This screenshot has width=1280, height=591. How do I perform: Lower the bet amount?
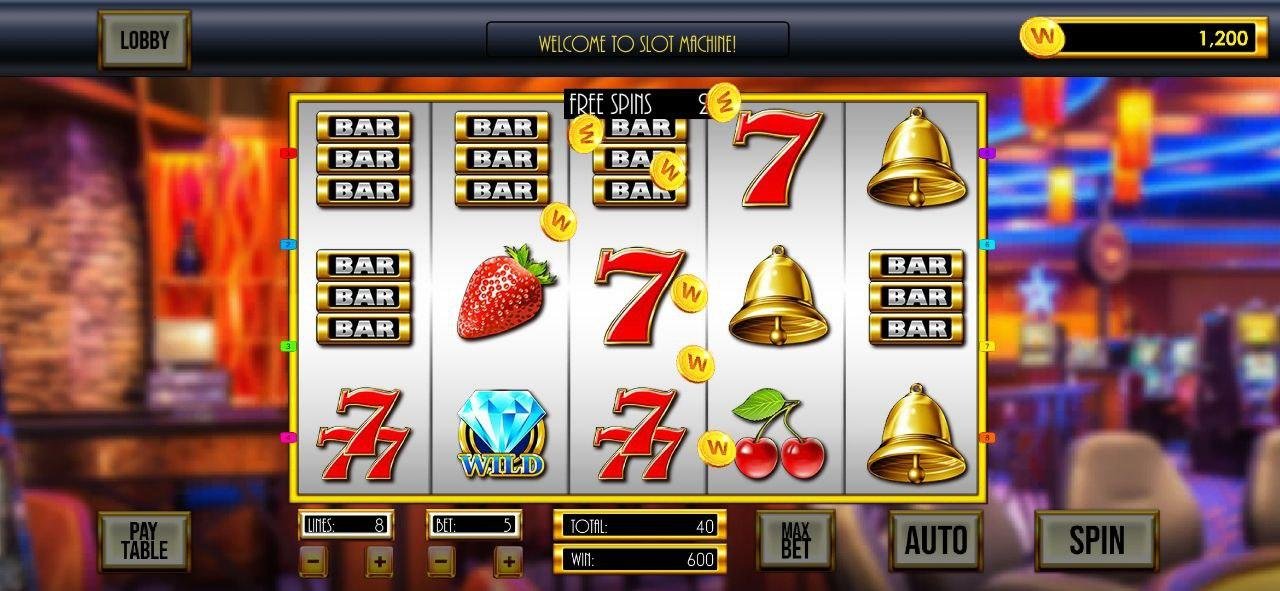pyautogui.click(x=442, y=561)
